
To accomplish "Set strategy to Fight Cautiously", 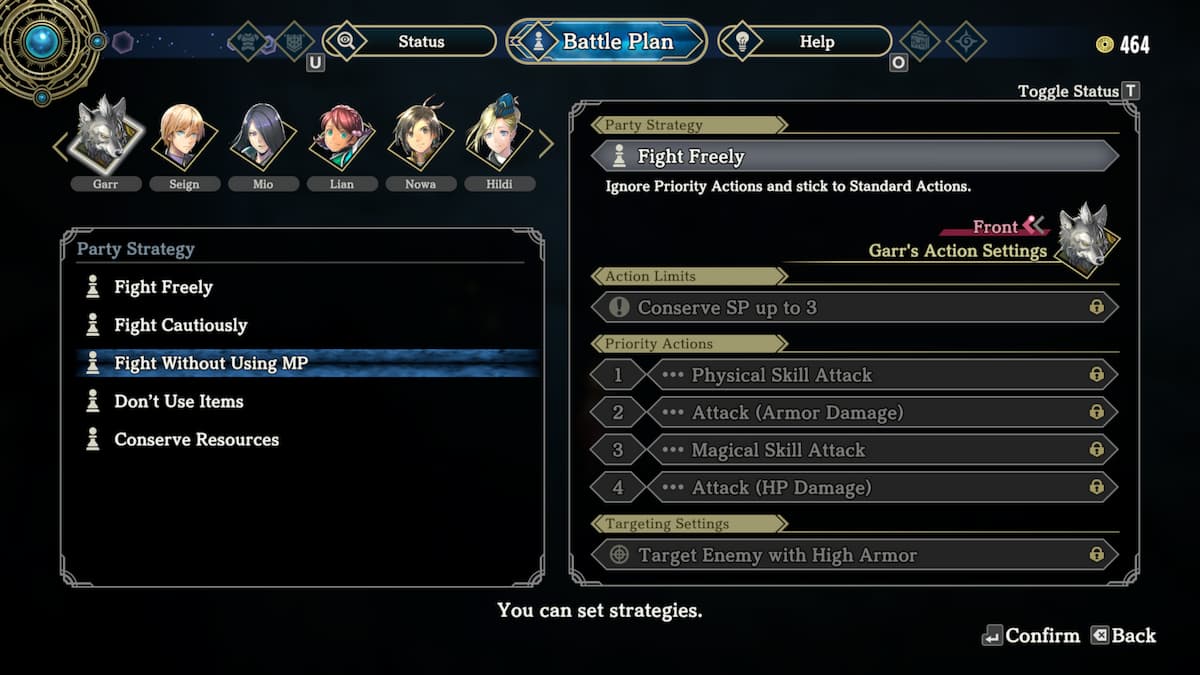I will pos(180,326).
